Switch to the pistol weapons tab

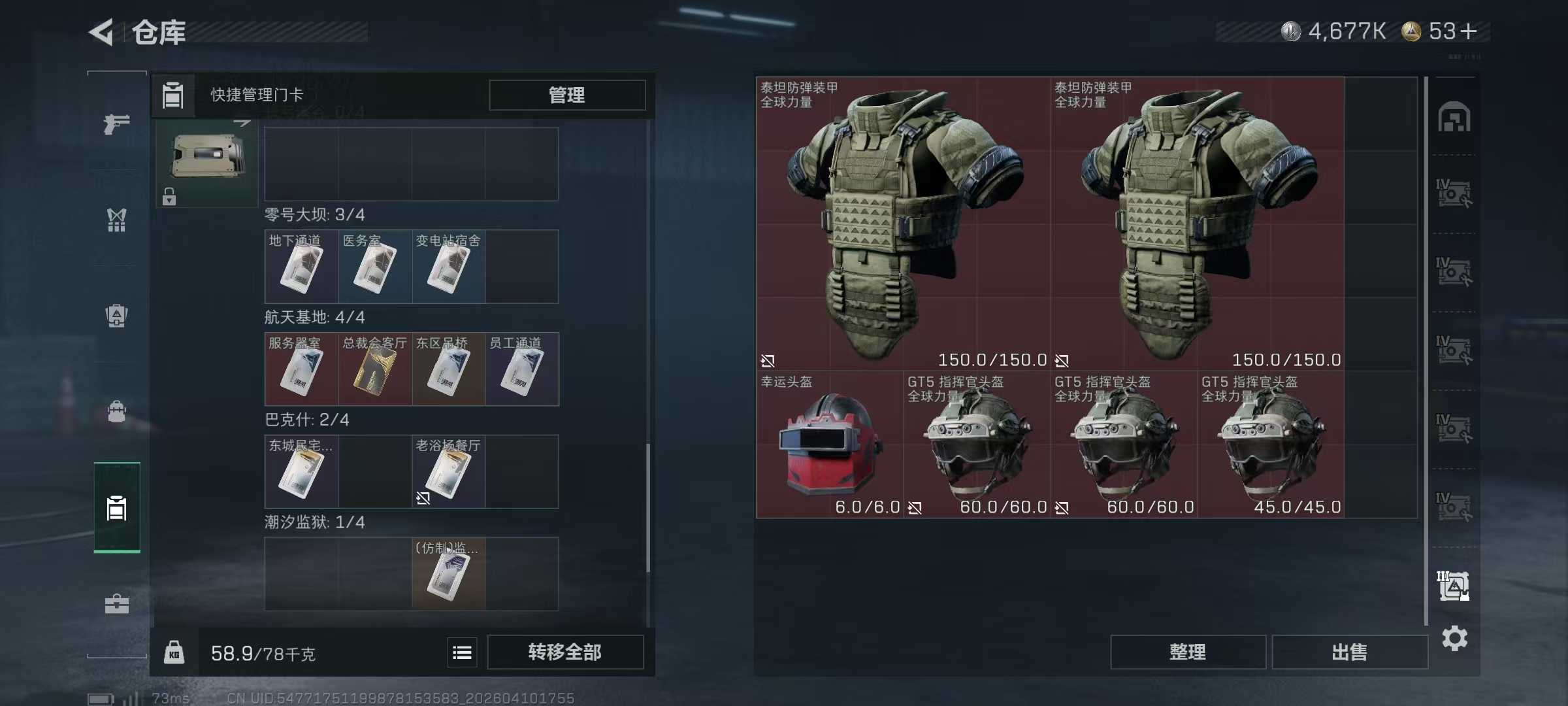117,123
